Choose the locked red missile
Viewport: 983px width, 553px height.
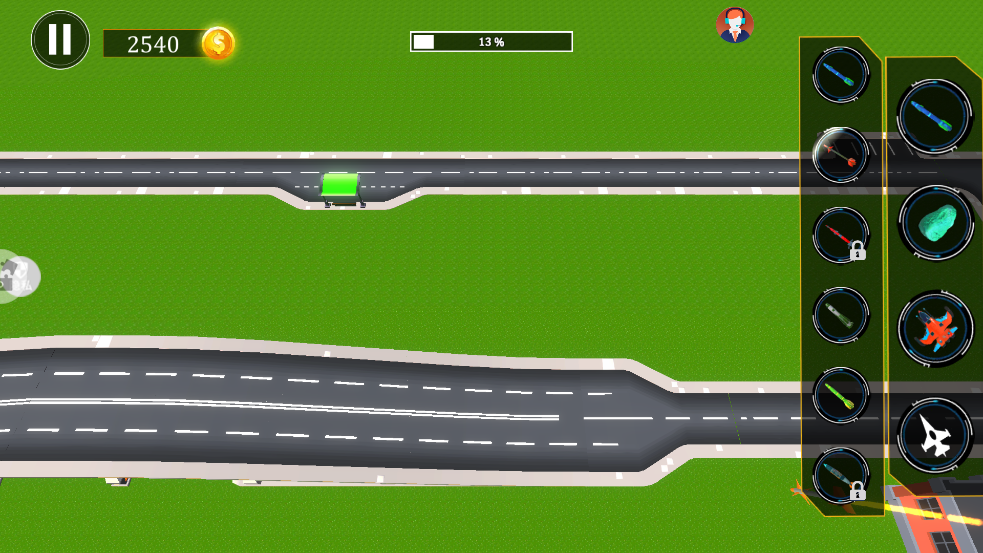[840, 235]
